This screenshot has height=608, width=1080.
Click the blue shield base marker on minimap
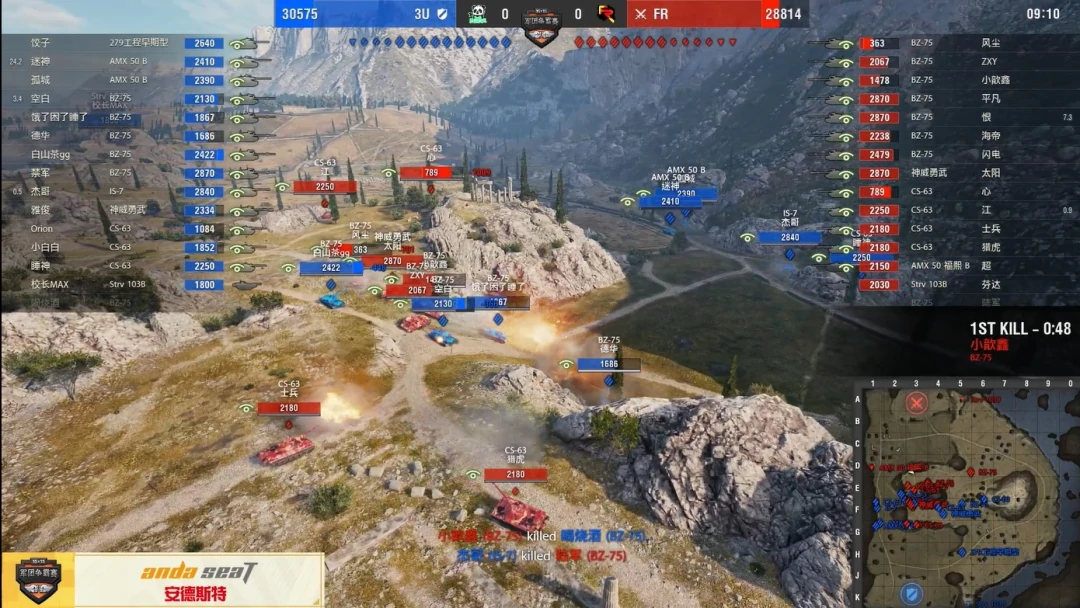pos(911,594)
